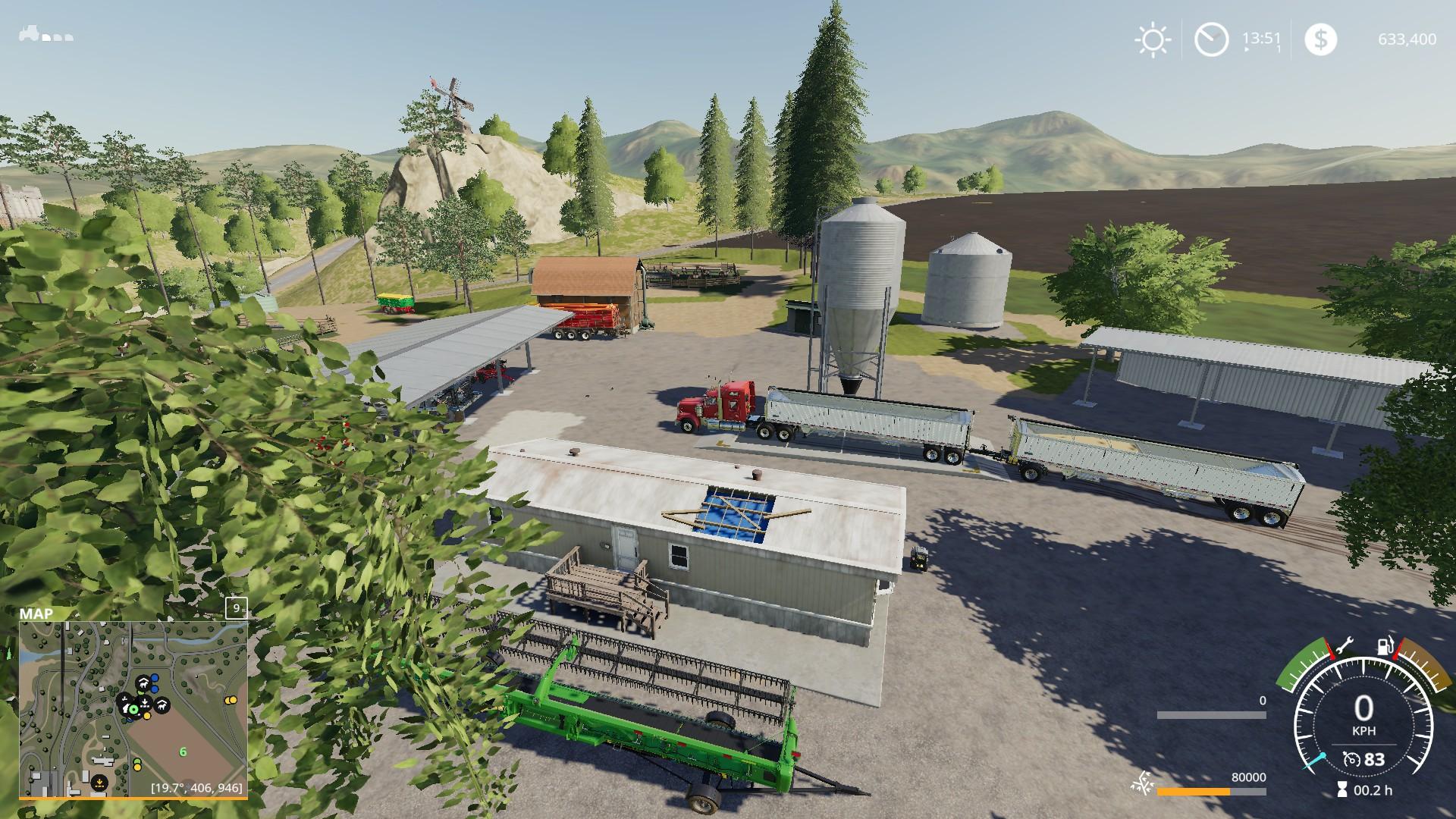
Task: Click the field 6 number on the minimap
Action: [x=183, y=752]
